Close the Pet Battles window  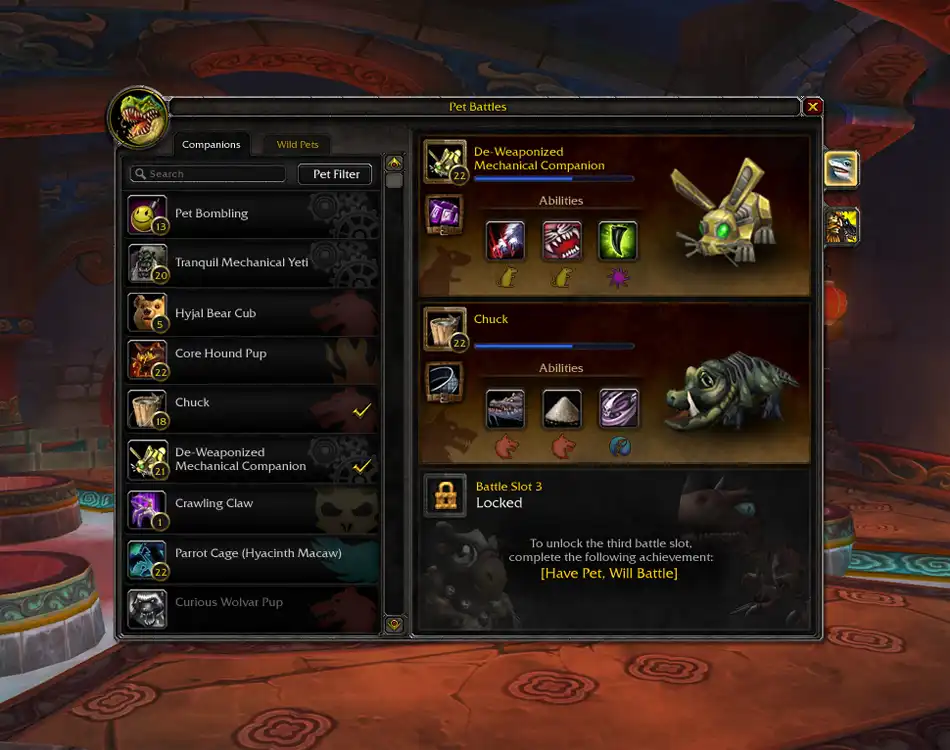pos(813,106)
